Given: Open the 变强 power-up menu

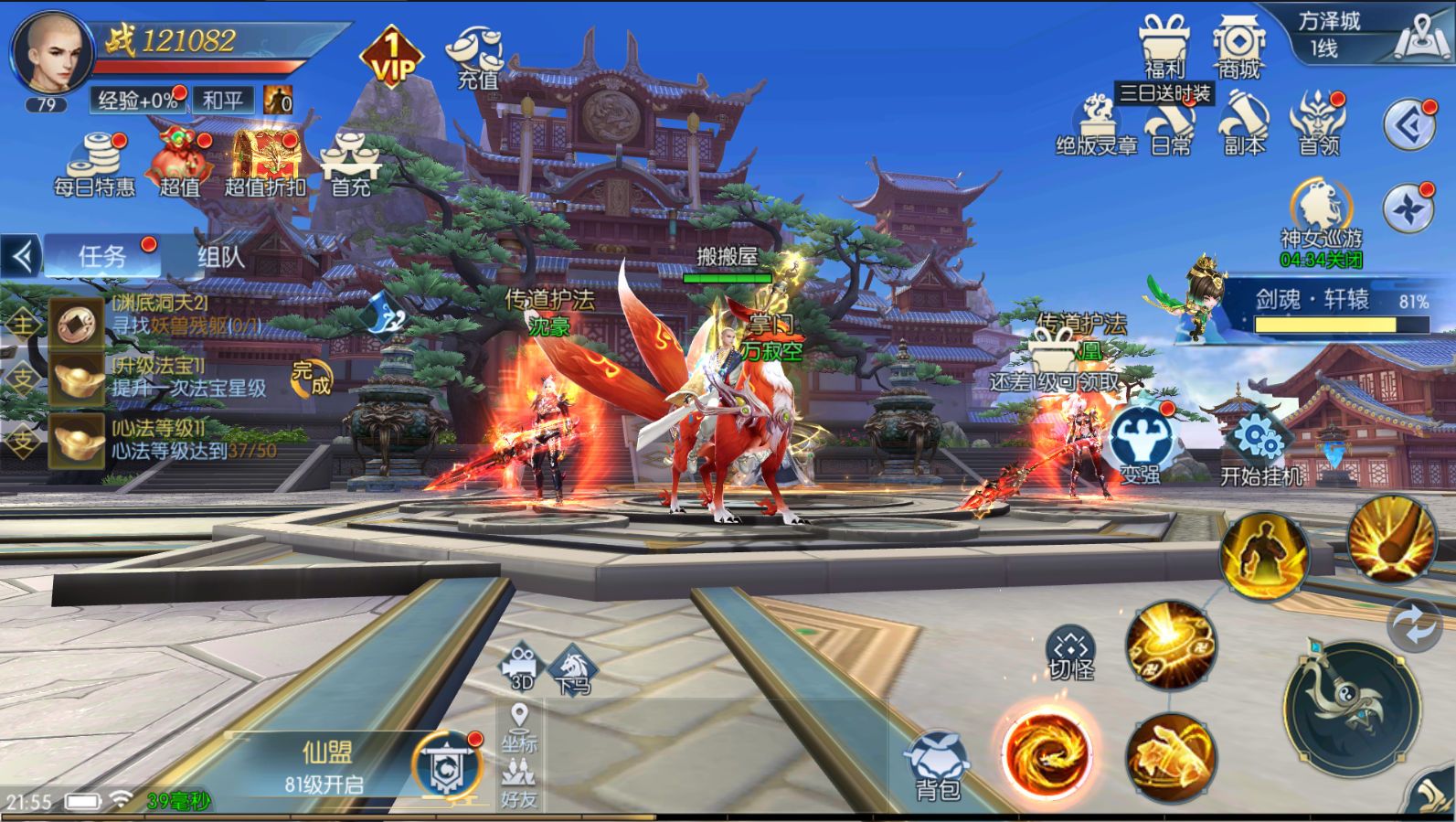Looking at the screenshot, I should click(1141, 444).
